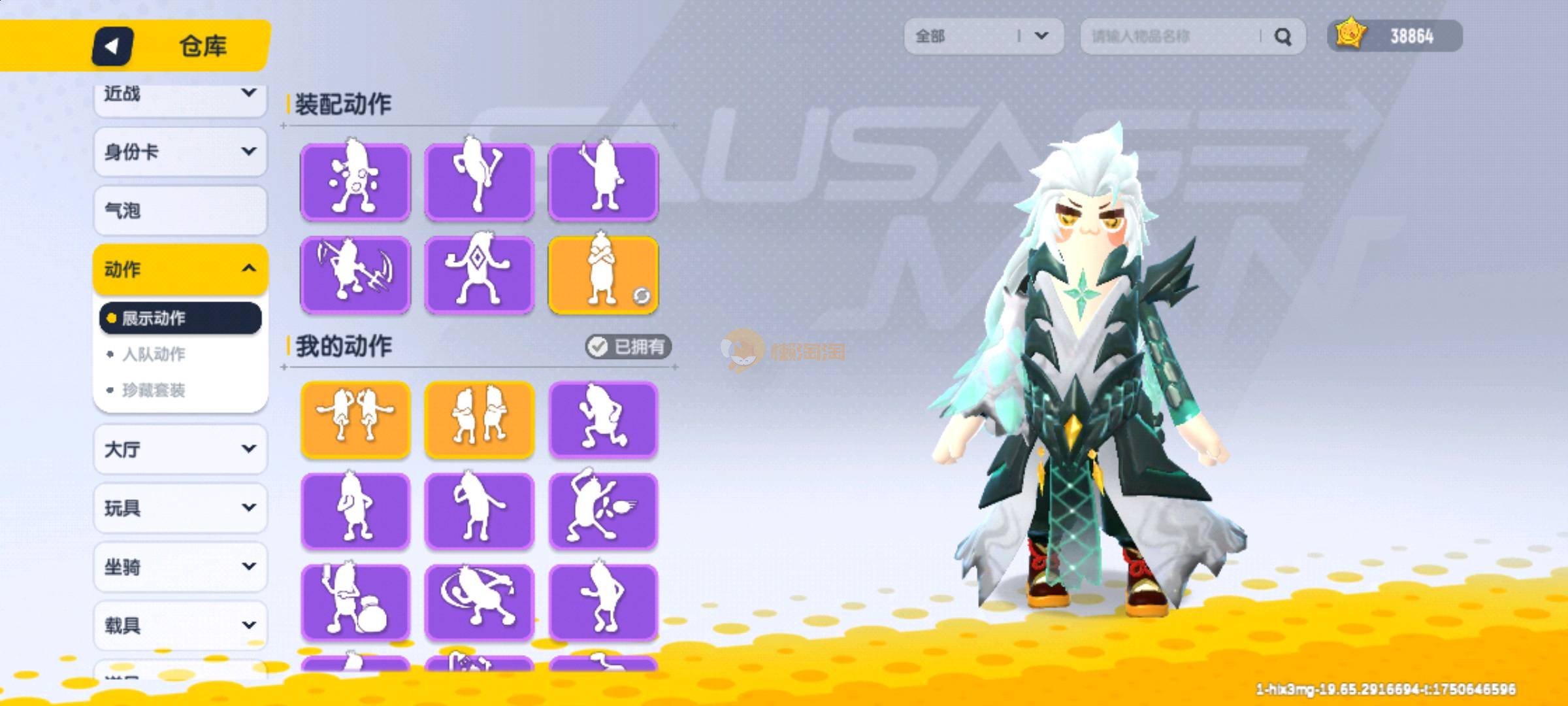This screenshot has width=1568, height=706.
Task: Open the 全部 filter dropdown
Action: 983,36
